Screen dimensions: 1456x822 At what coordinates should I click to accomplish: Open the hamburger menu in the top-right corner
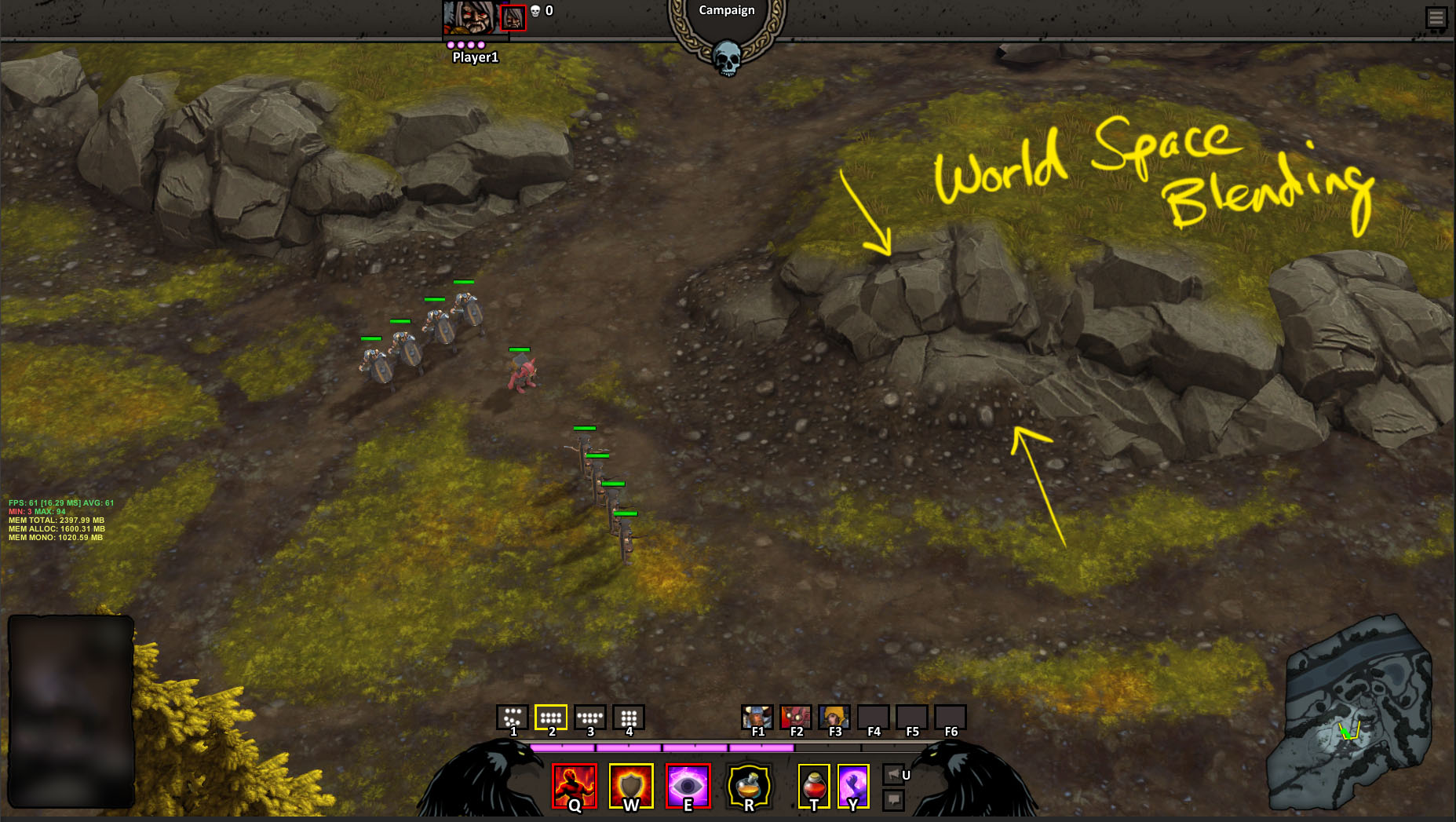point(1436,17)
